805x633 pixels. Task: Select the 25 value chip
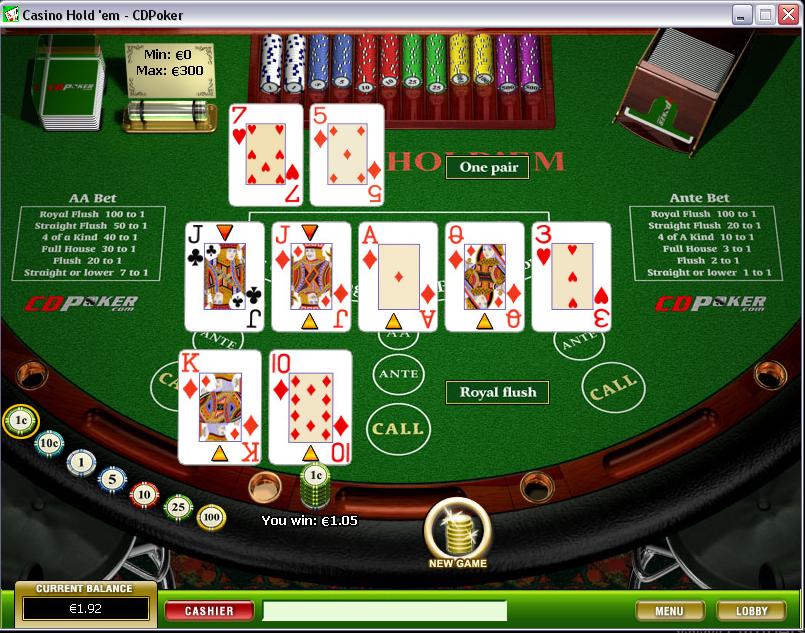pos(178,507)
